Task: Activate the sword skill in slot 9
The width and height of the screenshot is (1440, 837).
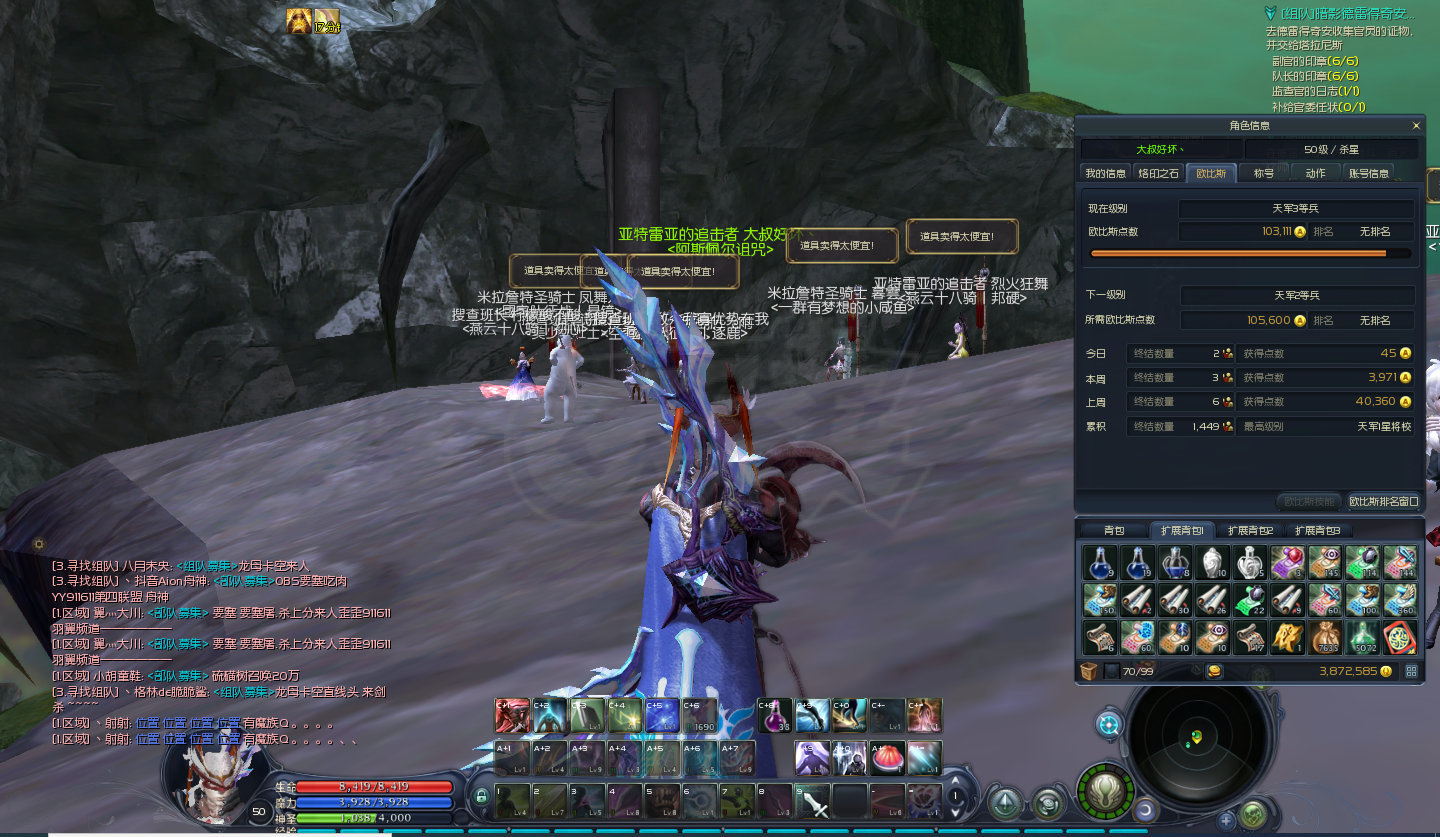Action: [x=812, y=801]
